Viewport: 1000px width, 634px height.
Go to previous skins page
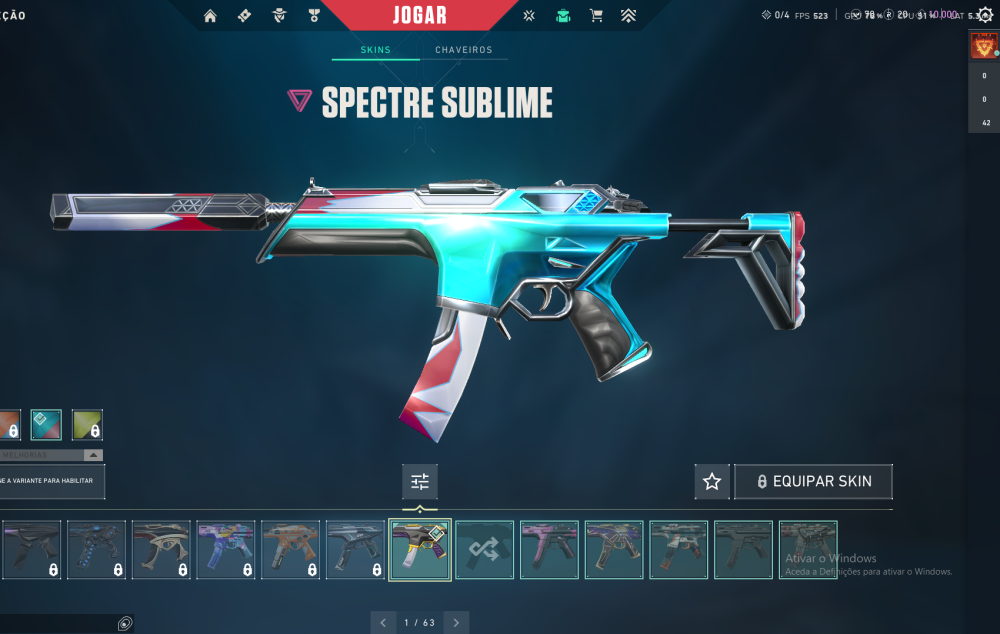click(383, 623)
